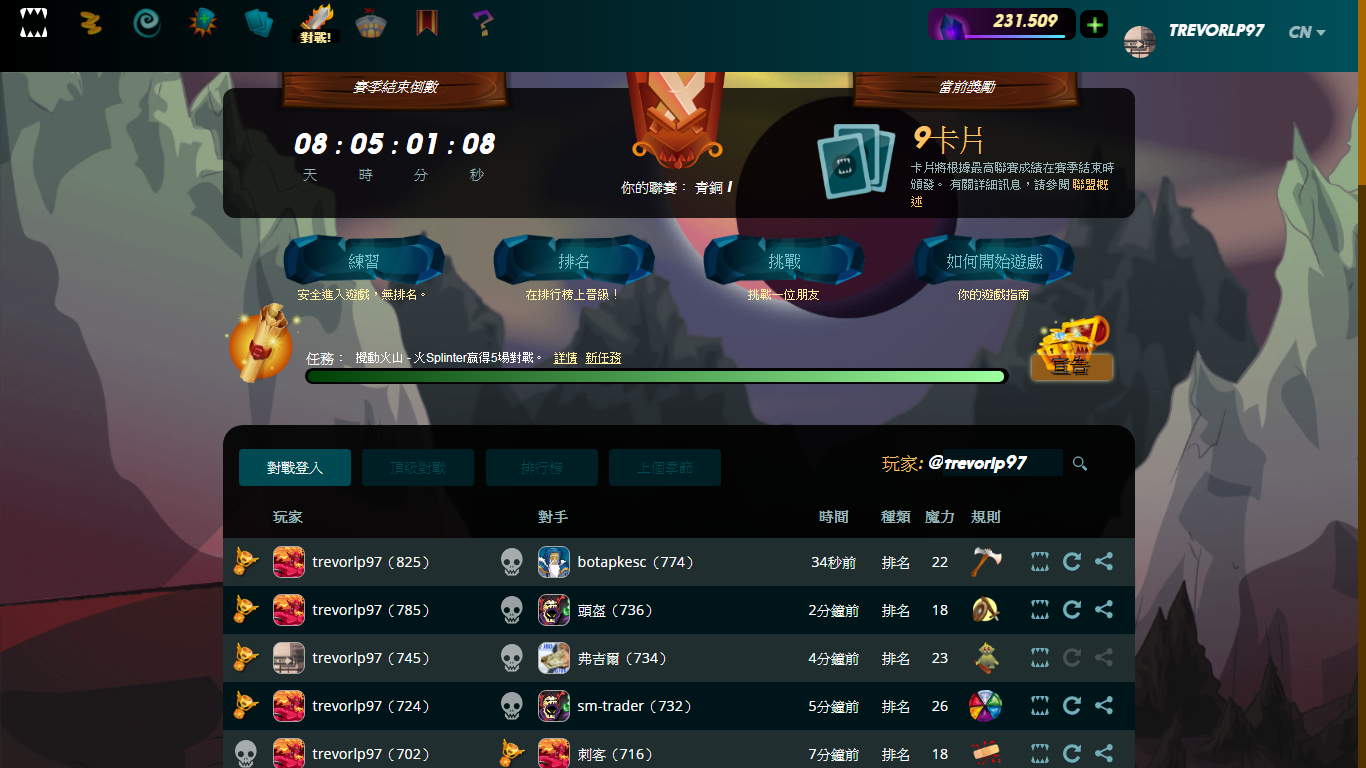Share the battle against botapkesc
The width and height of the screenshot is (1366, 768).
coord(1104,561)
